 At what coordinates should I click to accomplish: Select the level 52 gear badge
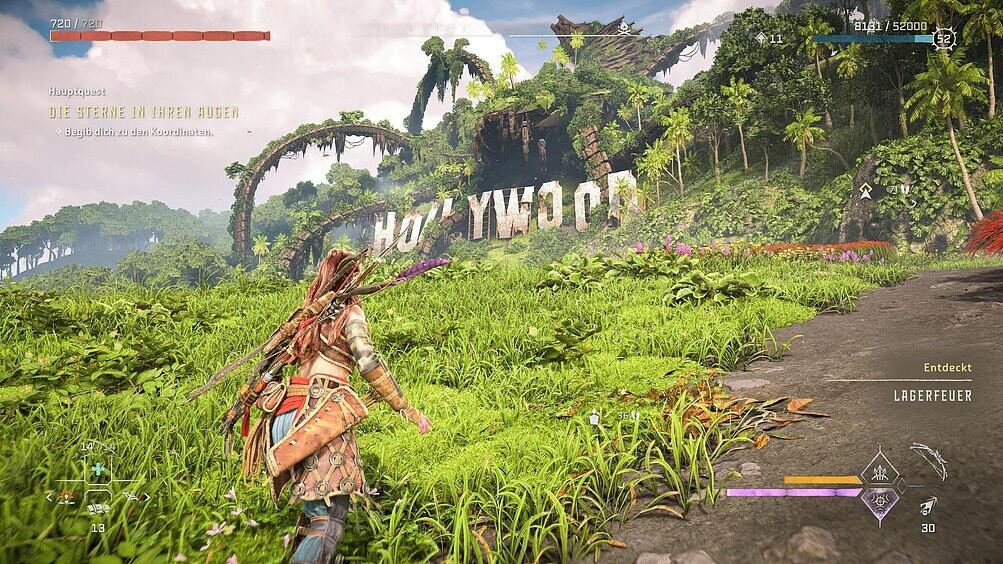[x=943, y=39]
